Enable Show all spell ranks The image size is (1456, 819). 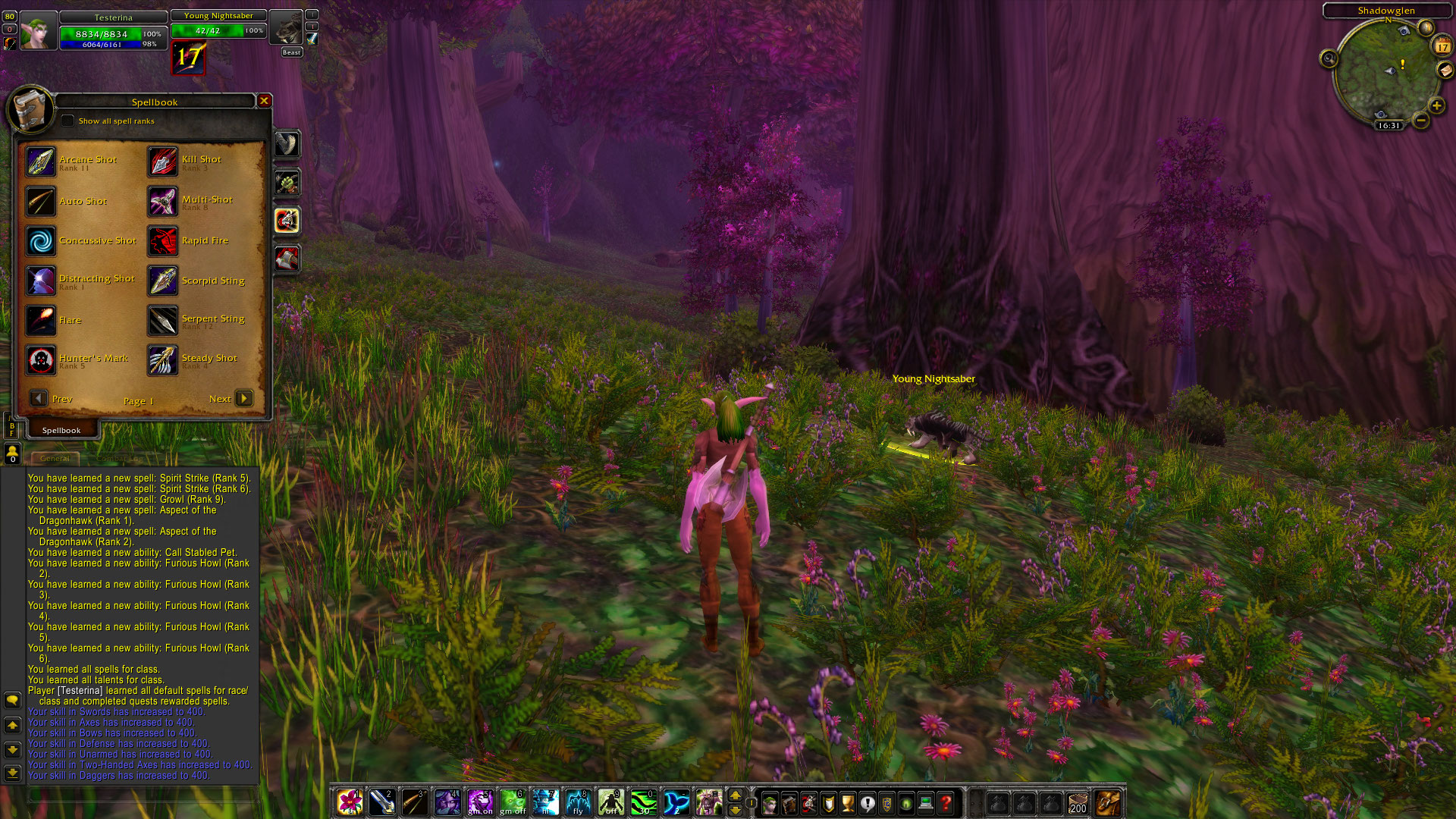click(68, 120)
